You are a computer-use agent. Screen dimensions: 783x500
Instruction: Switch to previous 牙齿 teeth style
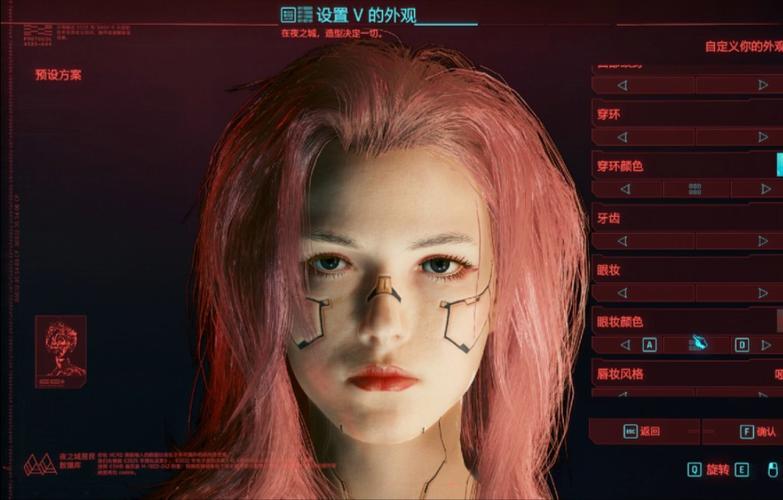point(624,241)
